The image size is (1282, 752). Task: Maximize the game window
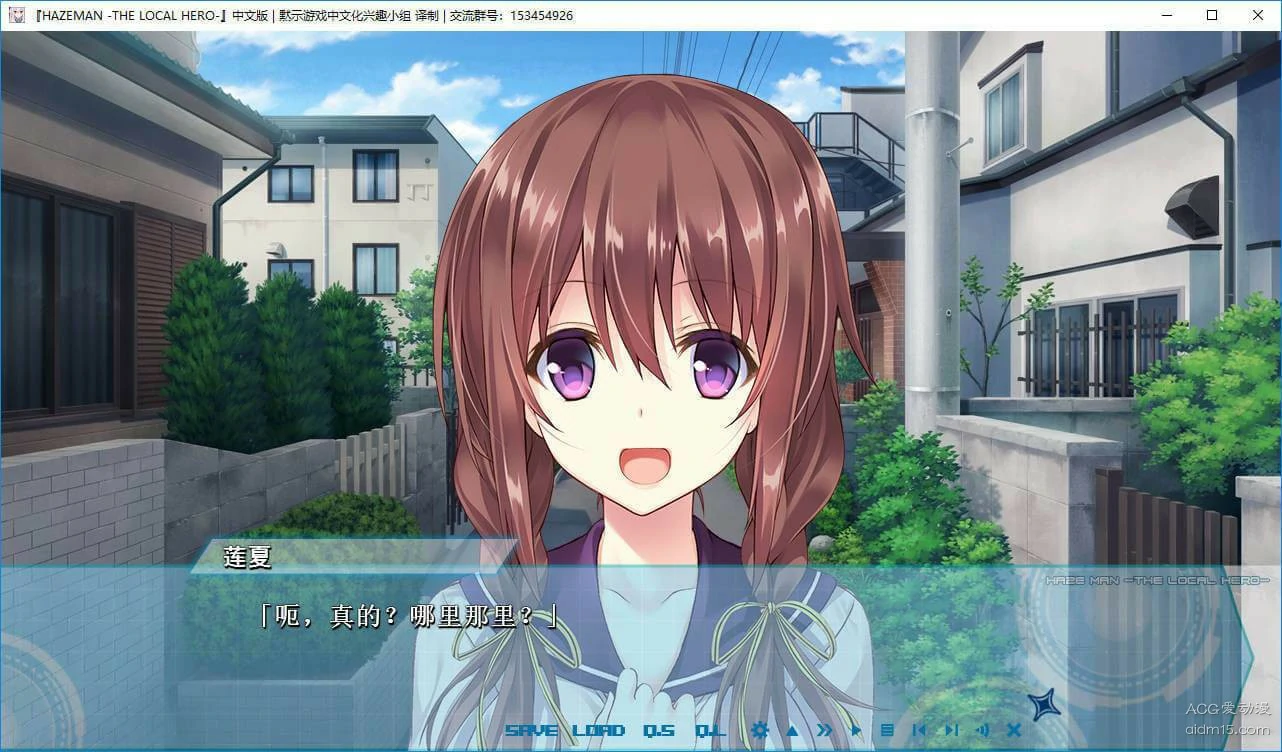1212,15
